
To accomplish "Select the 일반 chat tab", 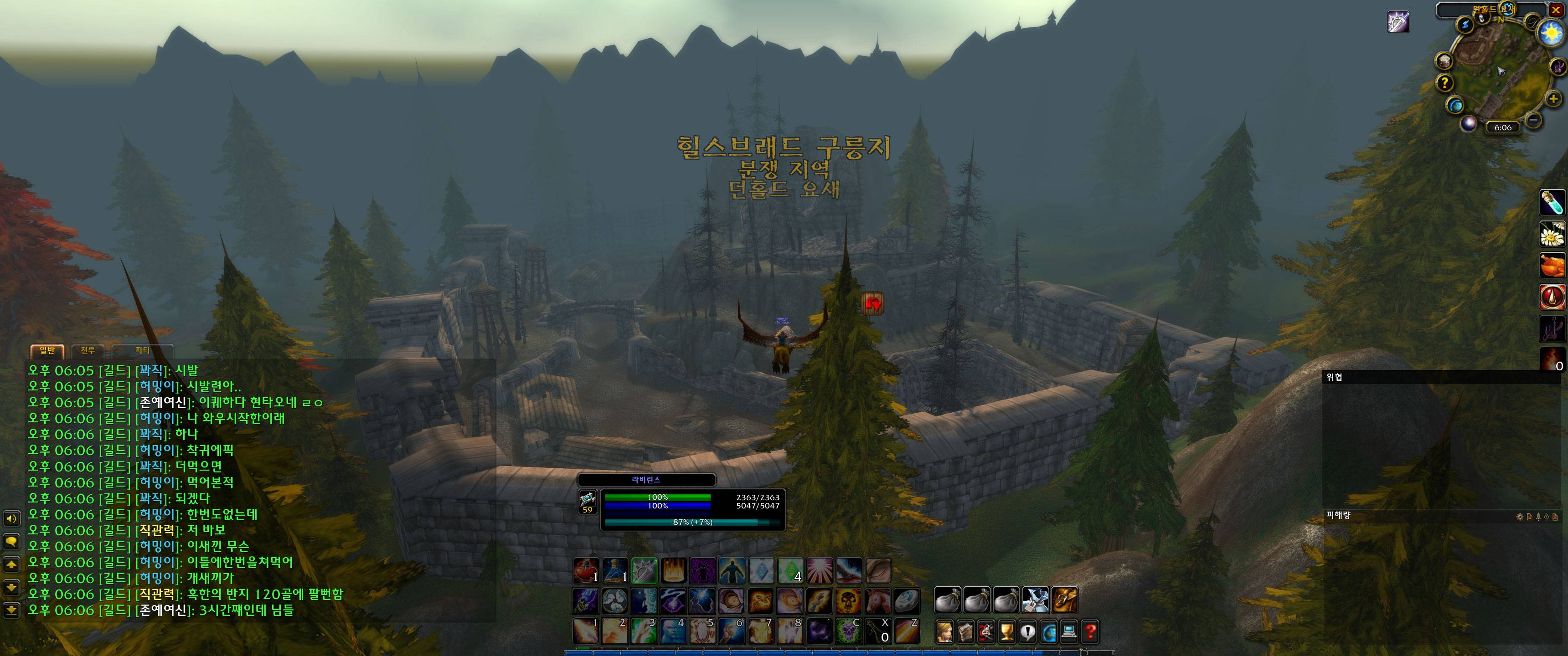I will coord(47,350).
